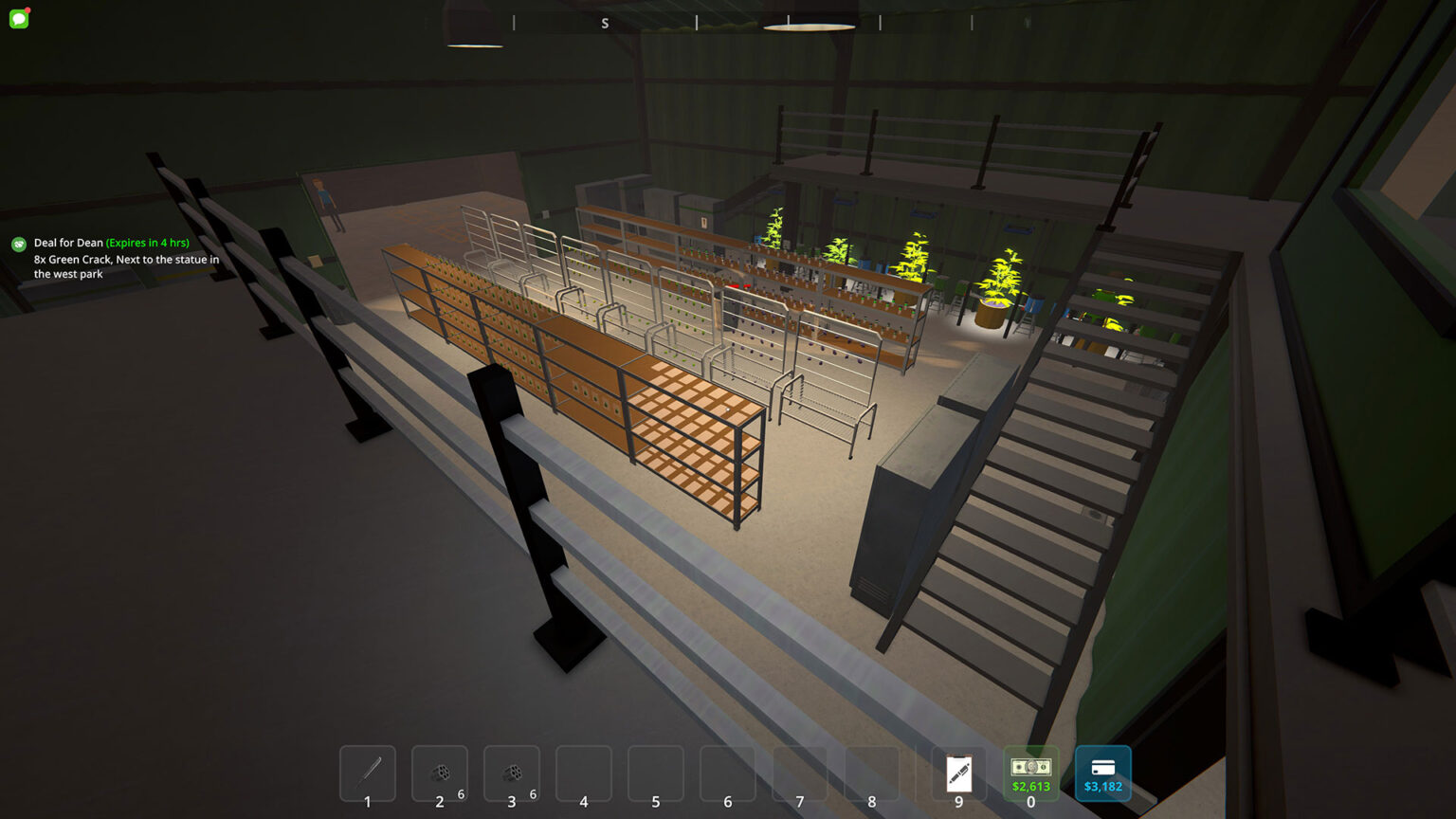Click empty hotbar slot 4

(583, 773)
